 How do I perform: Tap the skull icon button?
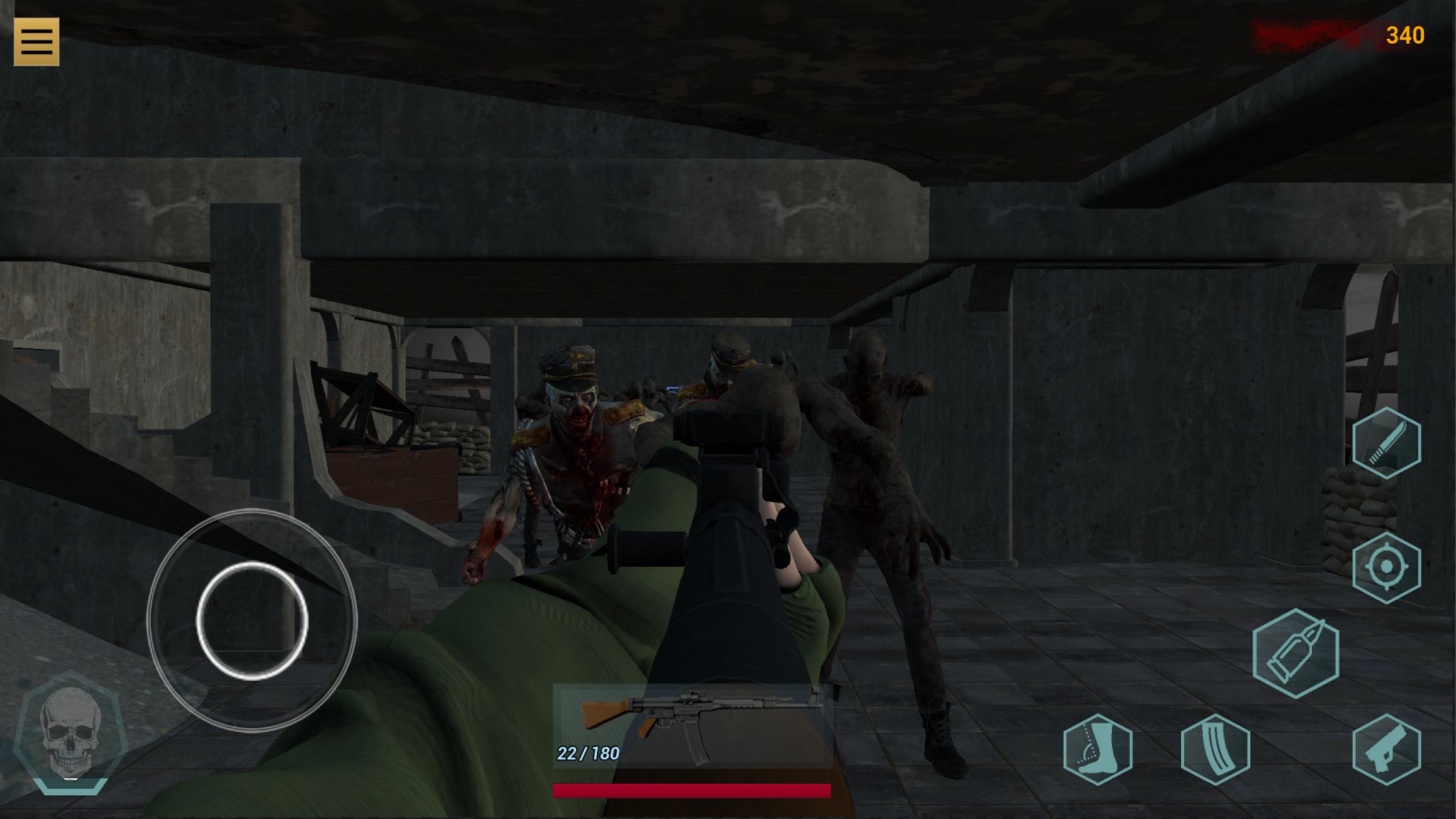70,732
